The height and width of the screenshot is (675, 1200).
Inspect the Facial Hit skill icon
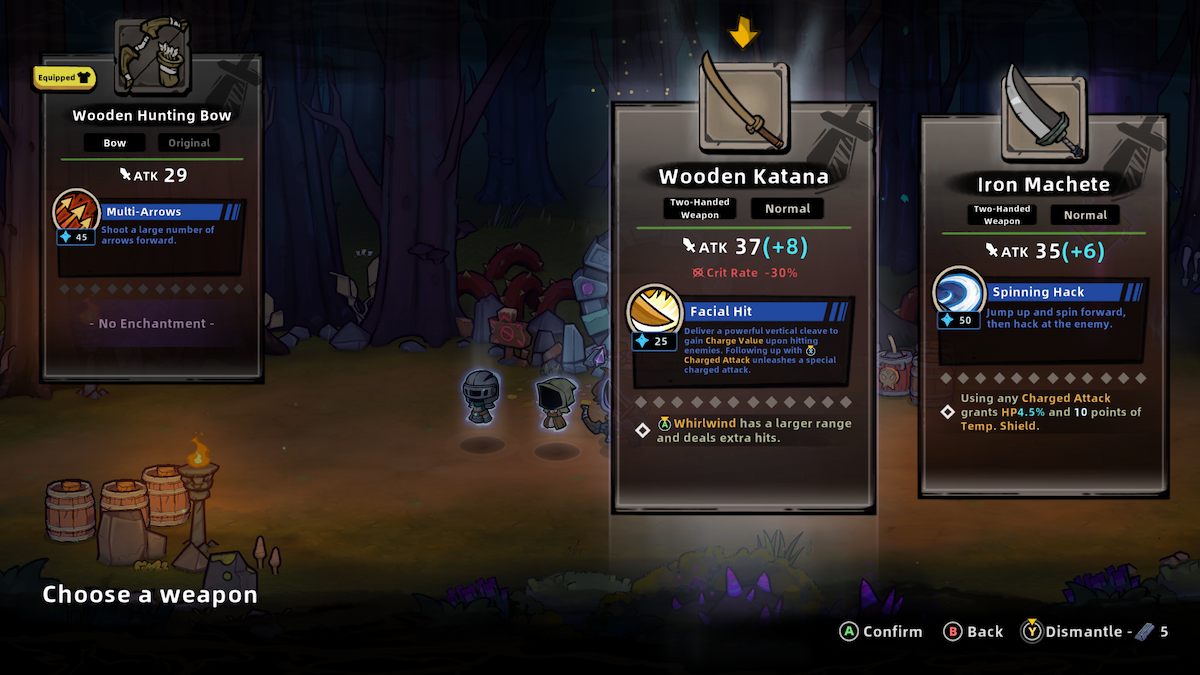click(654, 312)
